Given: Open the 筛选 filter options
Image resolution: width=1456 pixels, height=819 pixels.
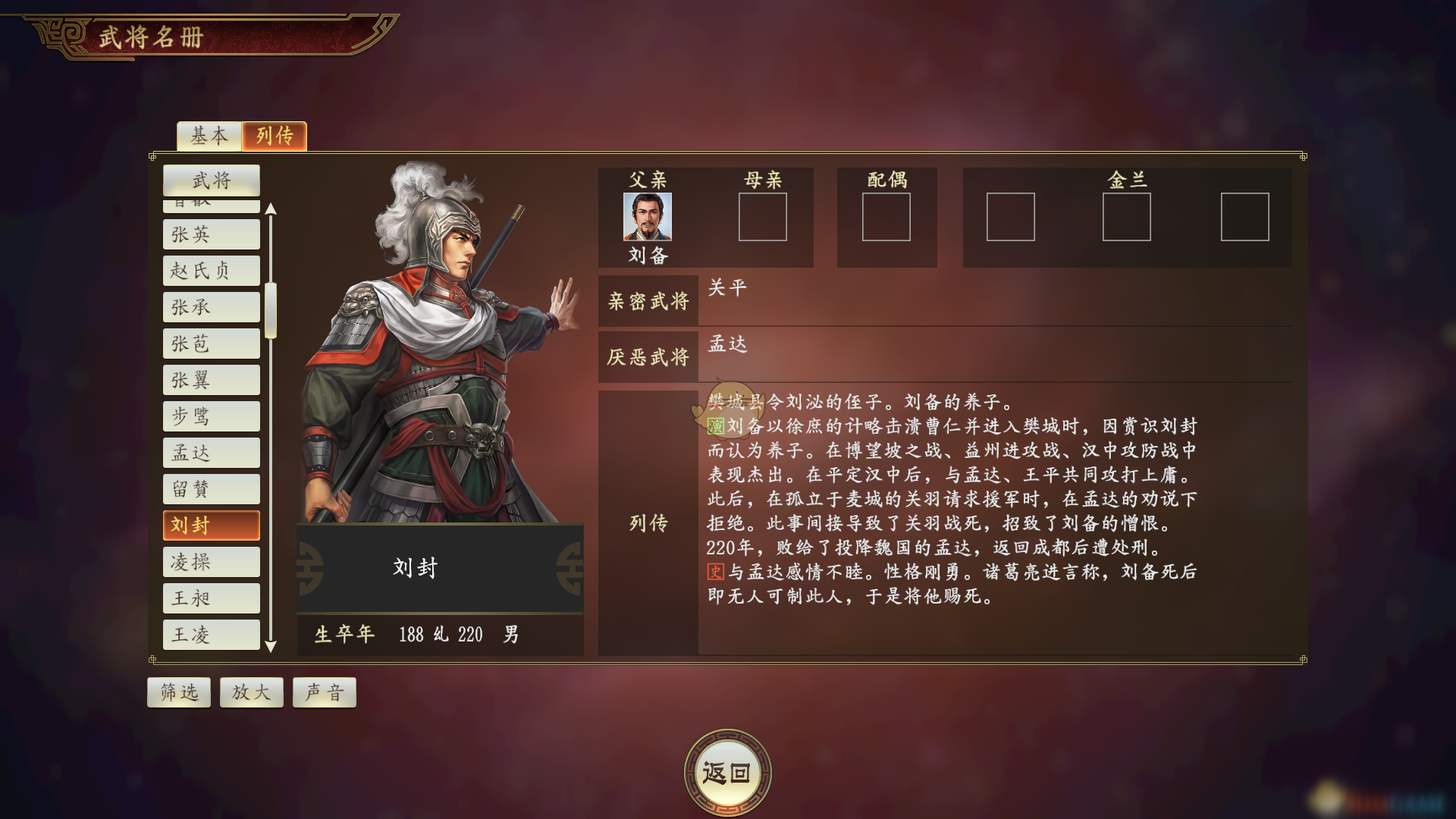Looking at the screenshot, I should (178, 691).
